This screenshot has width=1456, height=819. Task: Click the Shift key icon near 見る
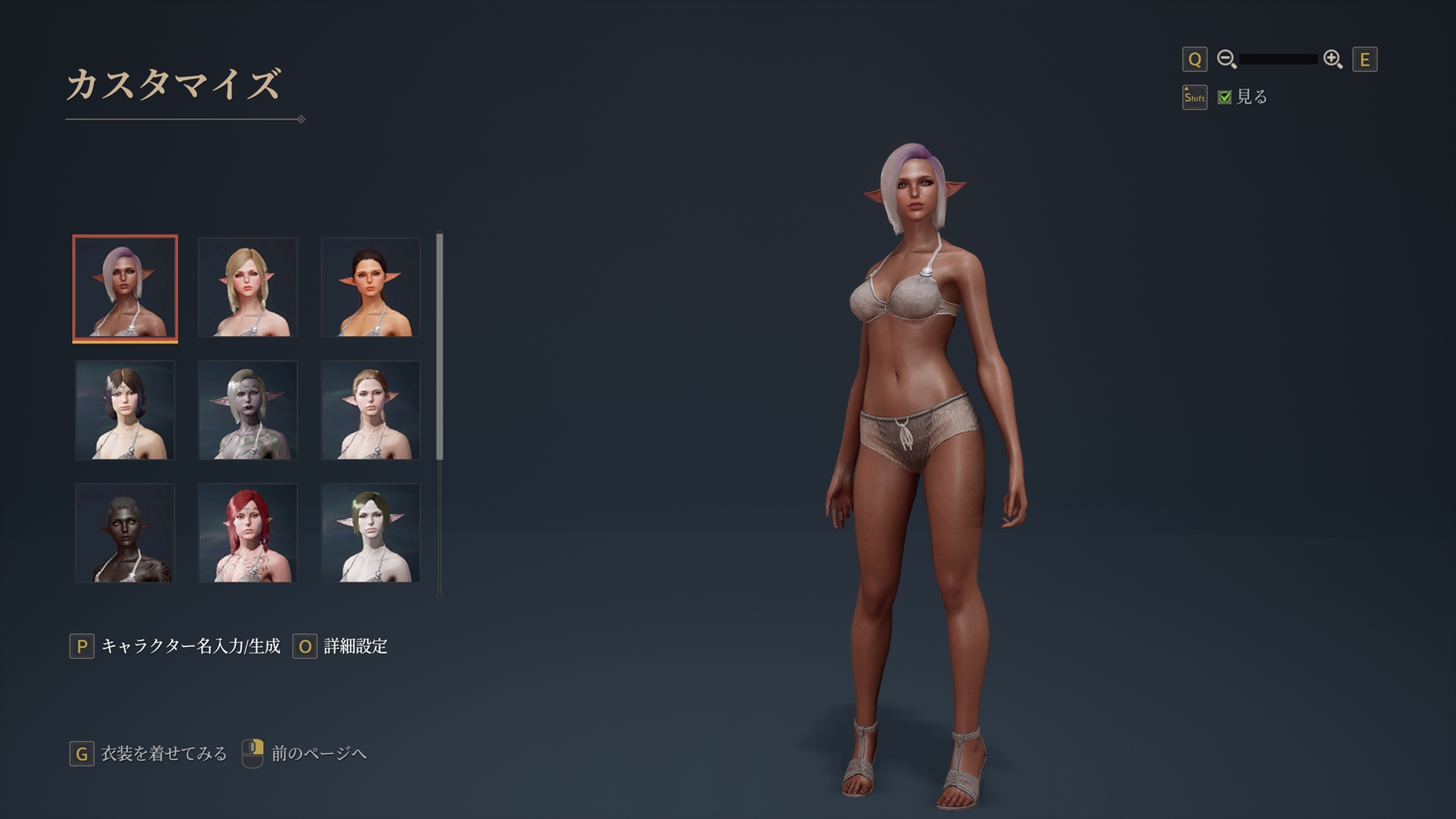coord(1194,97)
